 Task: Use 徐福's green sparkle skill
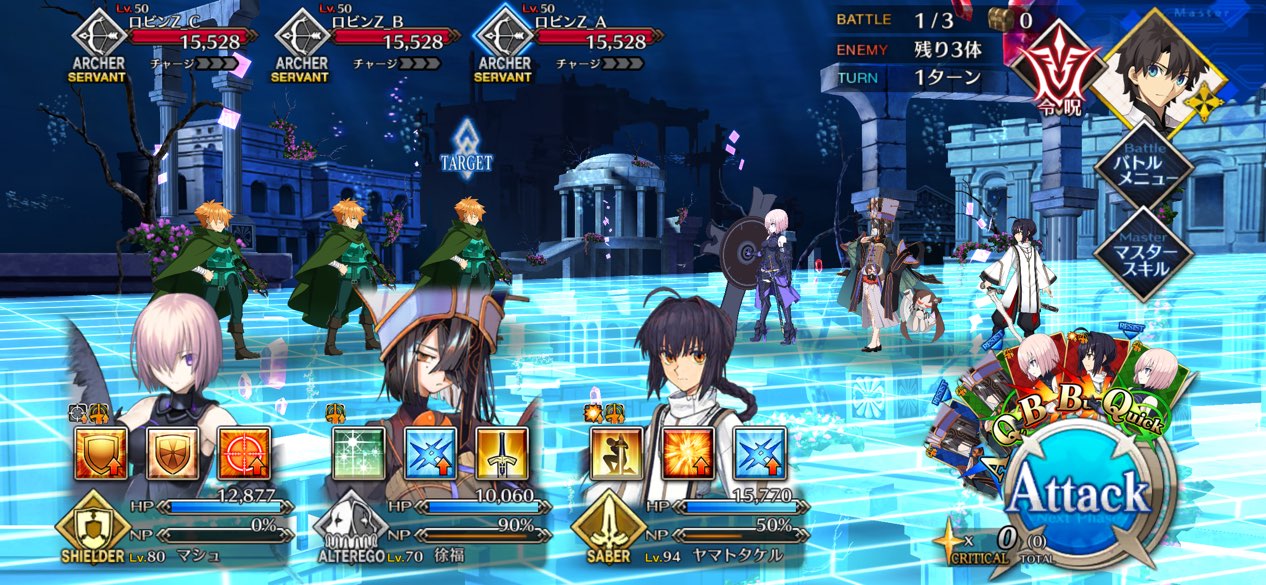[359, 454]
